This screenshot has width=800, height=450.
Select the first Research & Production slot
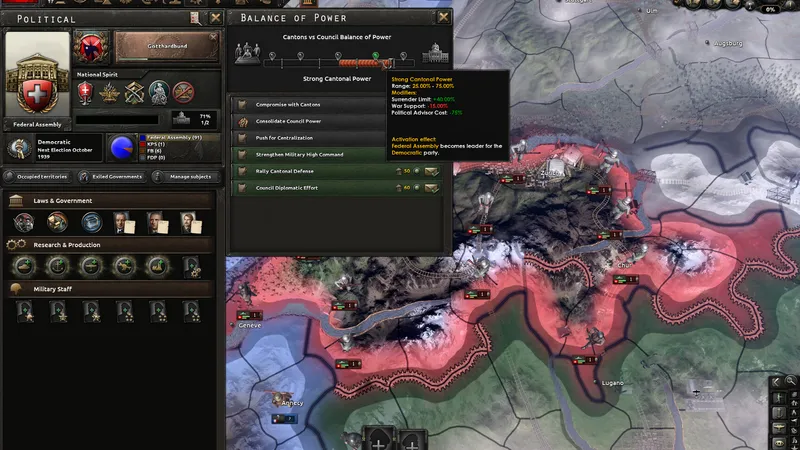click(x=24, y=267)
